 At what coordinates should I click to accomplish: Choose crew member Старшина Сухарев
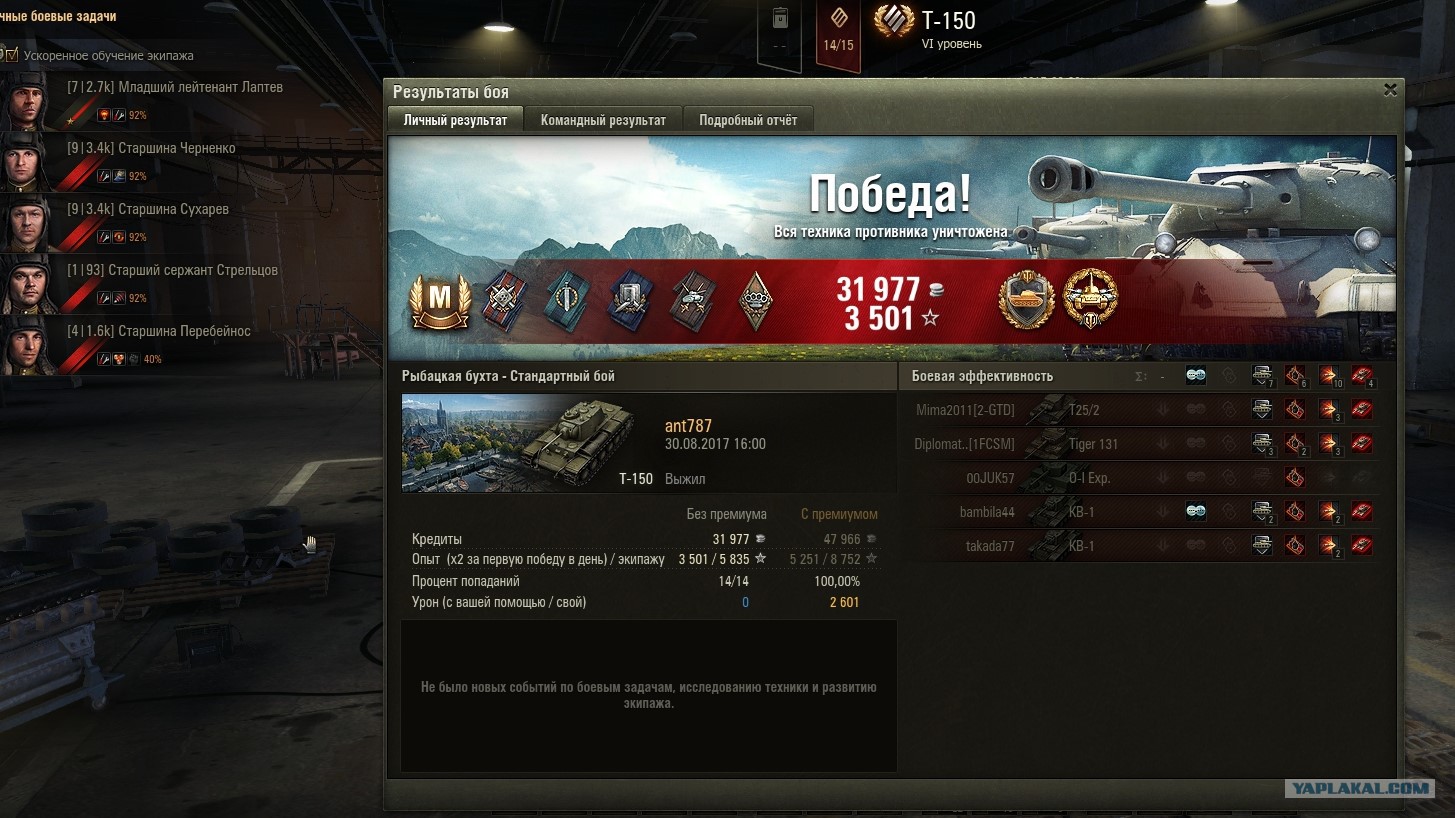pyautogui.click(x=173, y=210)
